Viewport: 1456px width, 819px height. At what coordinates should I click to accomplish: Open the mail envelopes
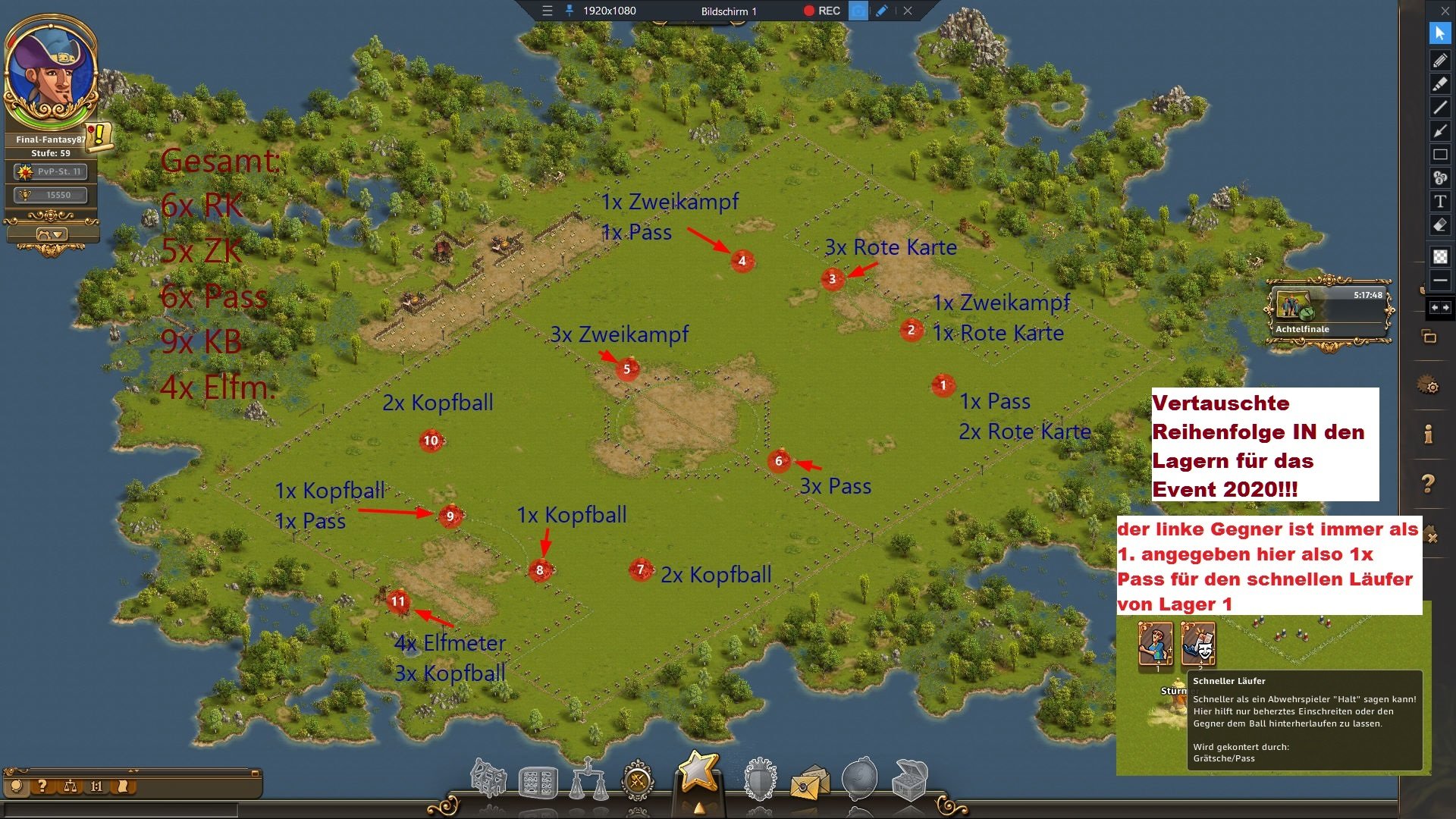(810, 783)
